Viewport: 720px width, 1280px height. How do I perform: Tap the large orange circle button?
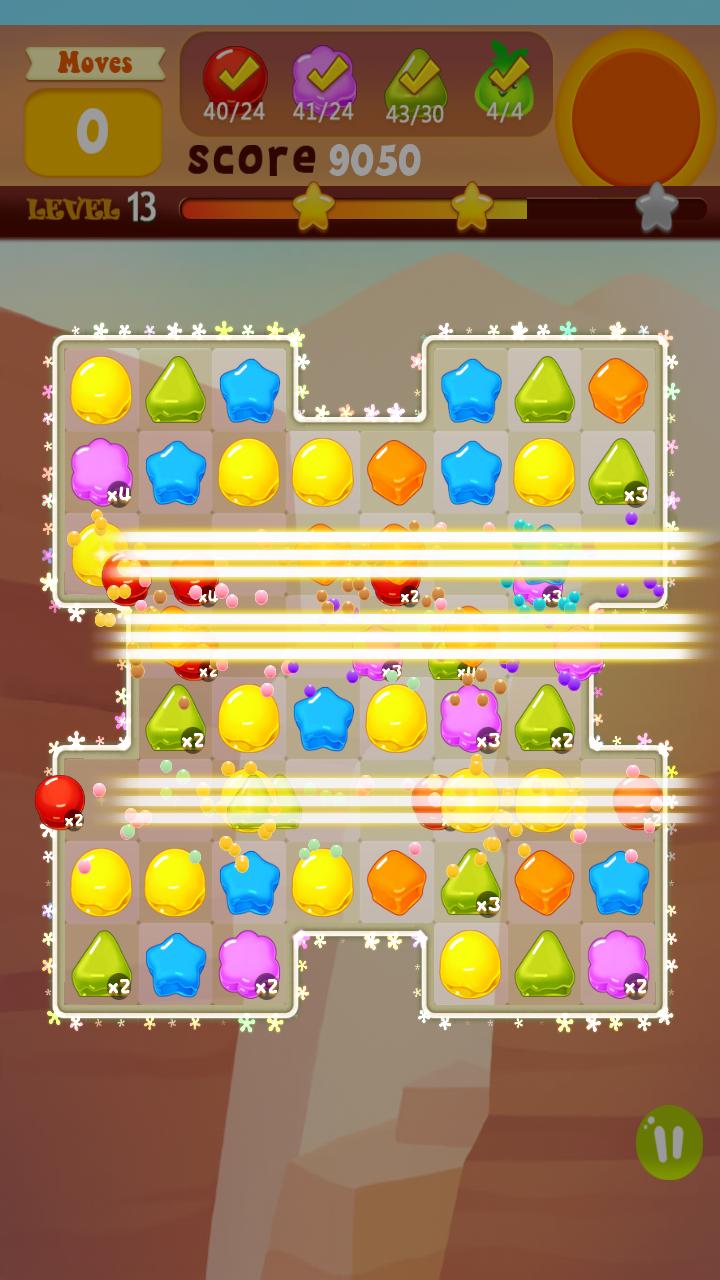[x=637, y=112]
